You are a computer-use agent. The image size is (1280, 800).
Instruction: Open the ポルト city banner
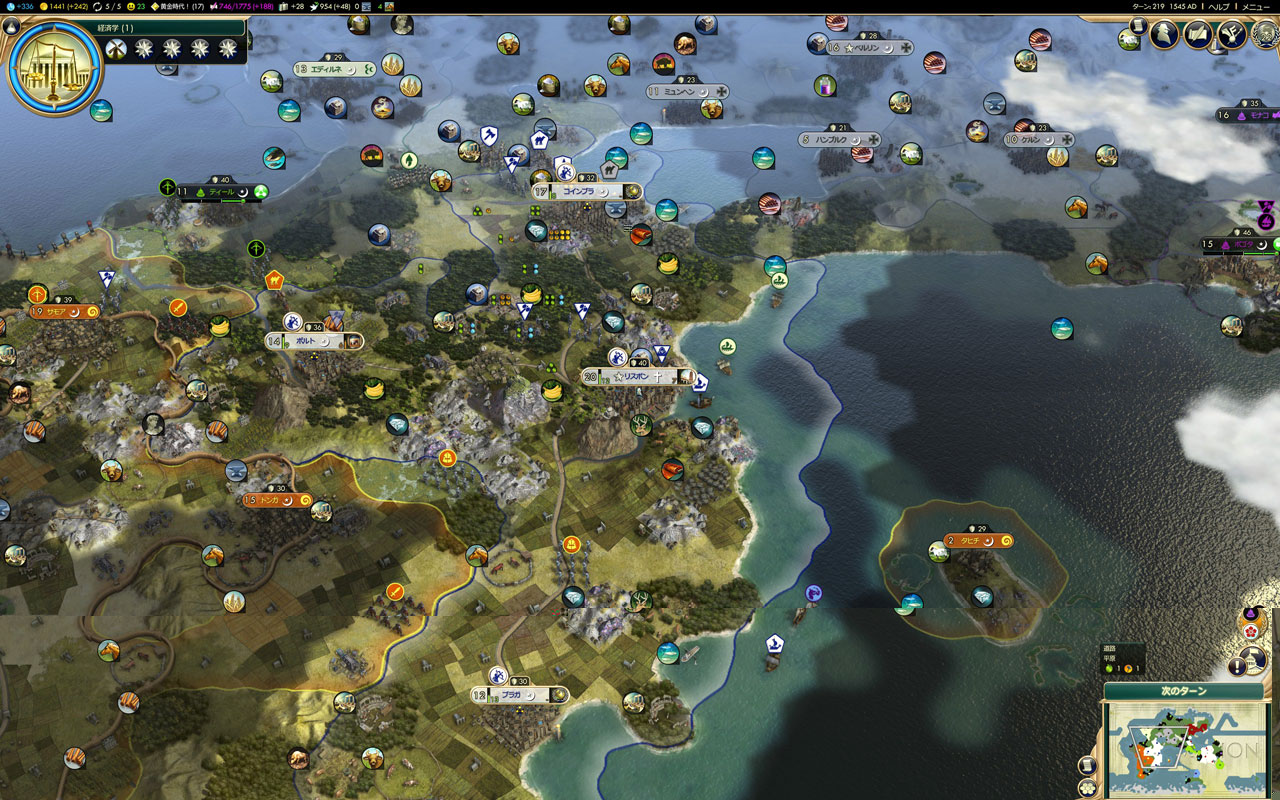[x=313, y=341]
